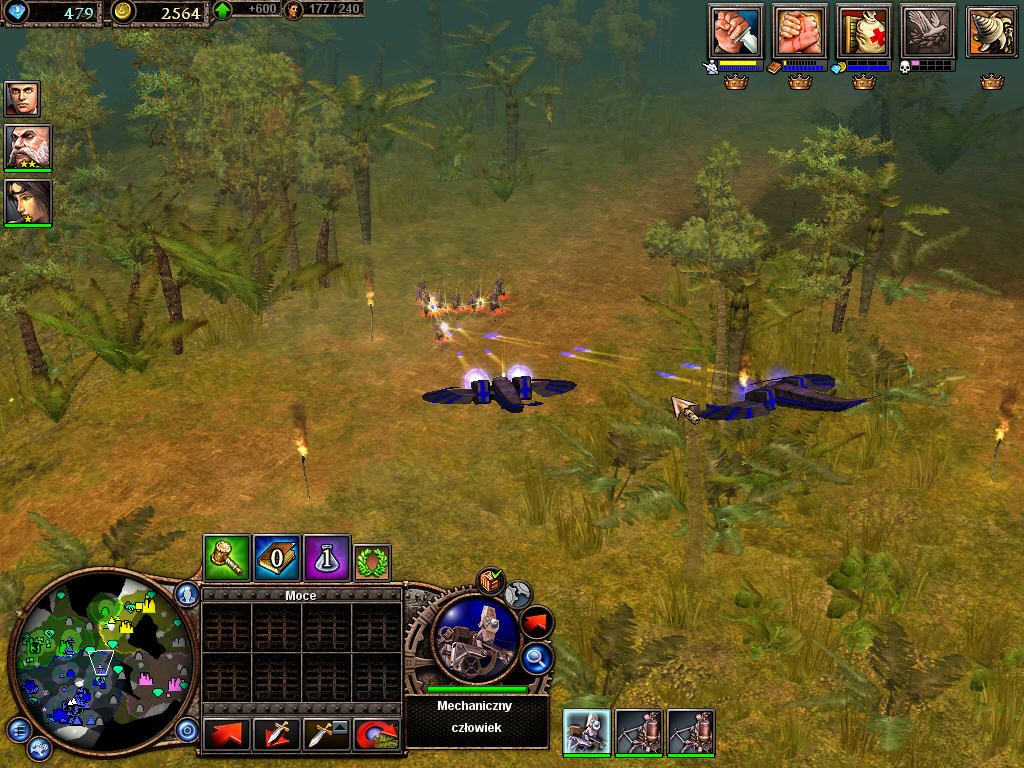Open the gamepad menu button below the minimap
Image resolution: width=1024 pixels, height=768 pixels.
(38, 747)
